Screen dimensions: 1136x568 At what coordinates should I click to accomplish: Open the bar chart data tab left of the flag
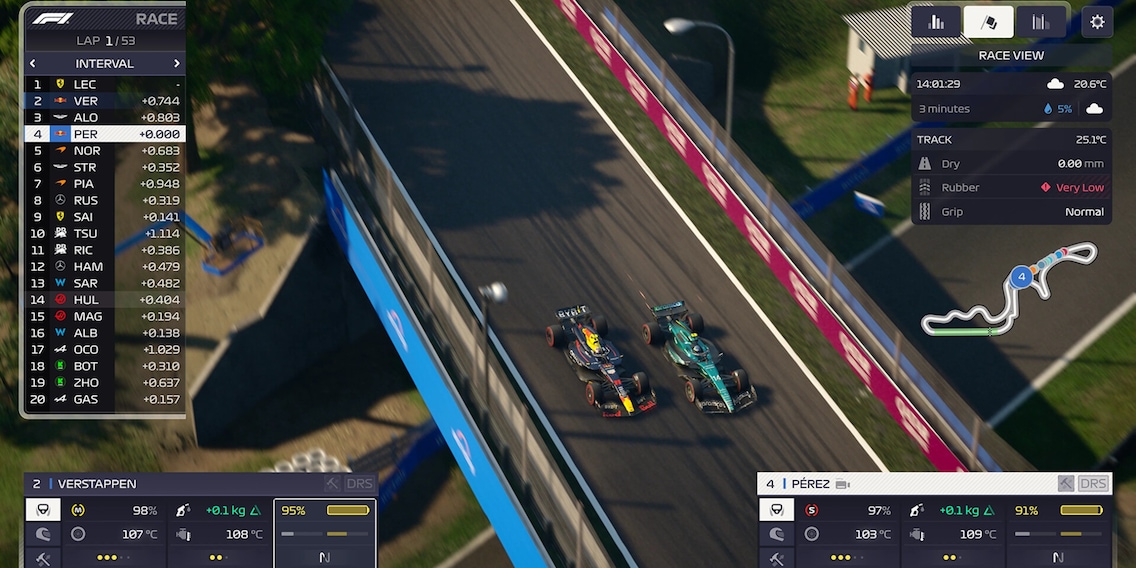coord(936,22)
